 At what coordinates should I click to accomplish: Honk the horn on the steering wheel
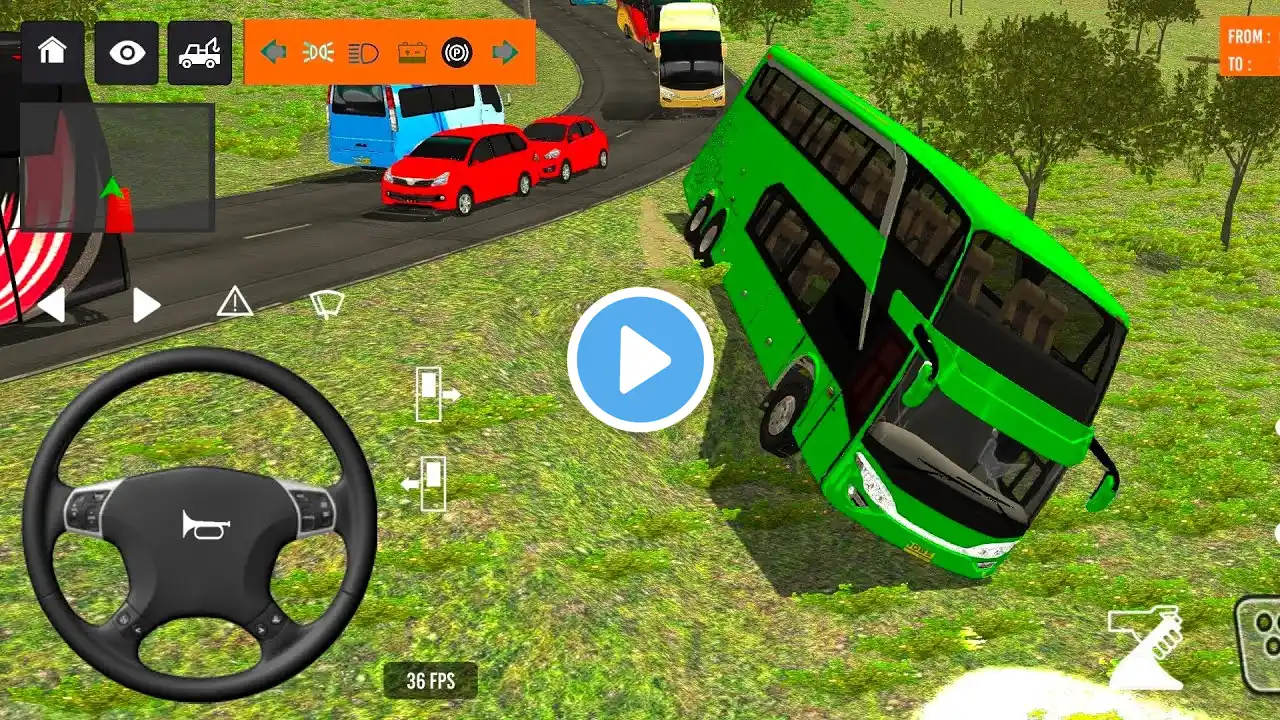(x=206, y=525)
